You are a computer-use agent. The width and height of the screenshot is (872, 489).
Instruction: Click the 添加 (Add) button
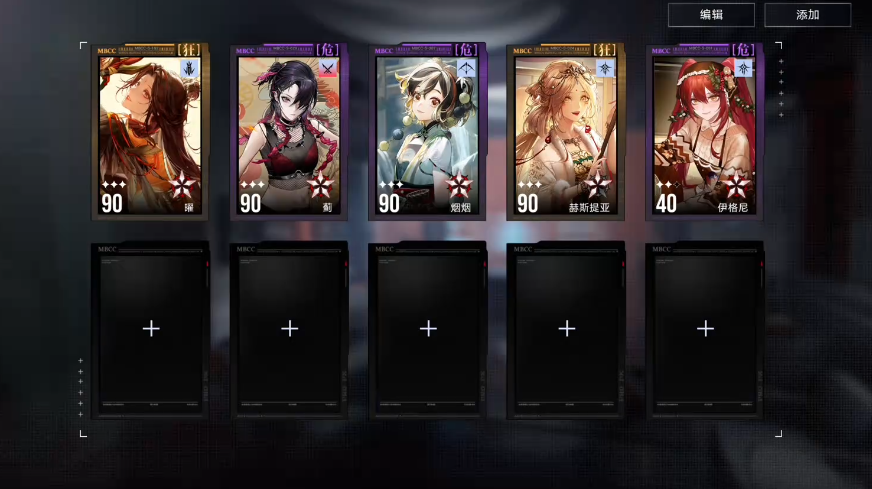(807, 14)
